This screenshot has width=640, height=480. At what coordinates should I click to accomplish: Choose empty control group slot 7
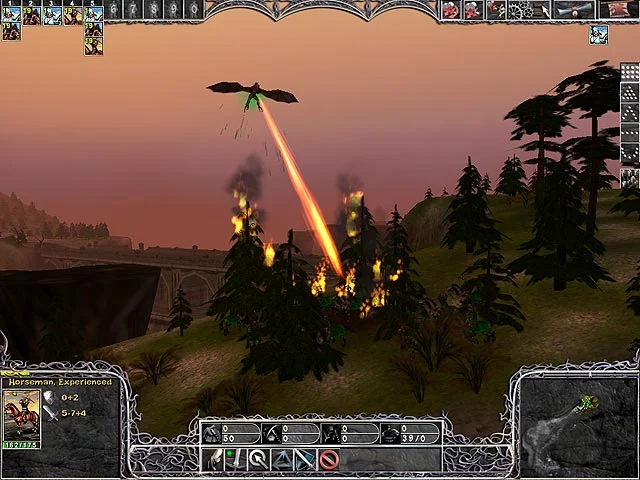(x=133, y=10)
